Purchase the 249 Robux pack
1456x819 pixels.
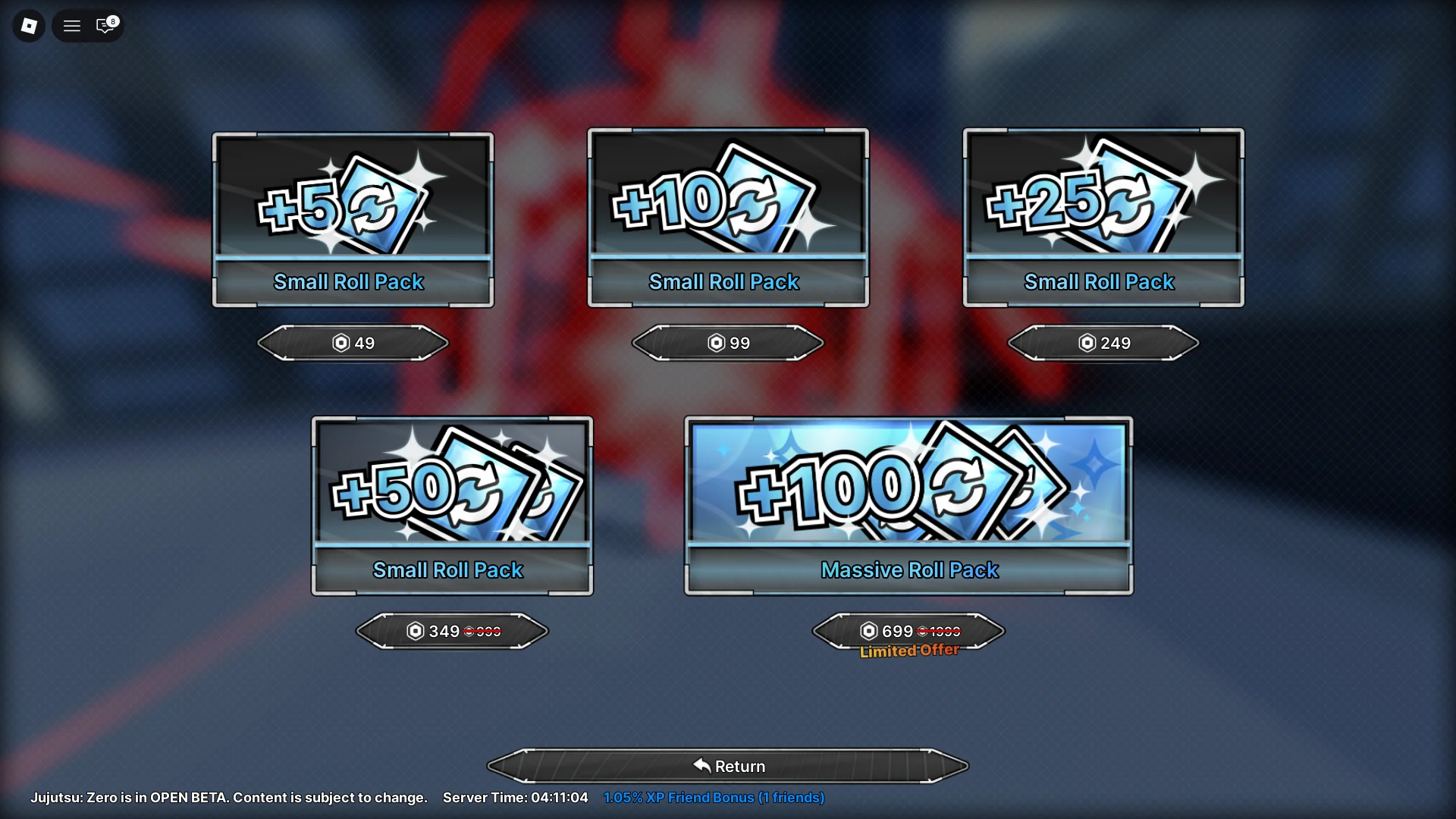click(1103, 343)
